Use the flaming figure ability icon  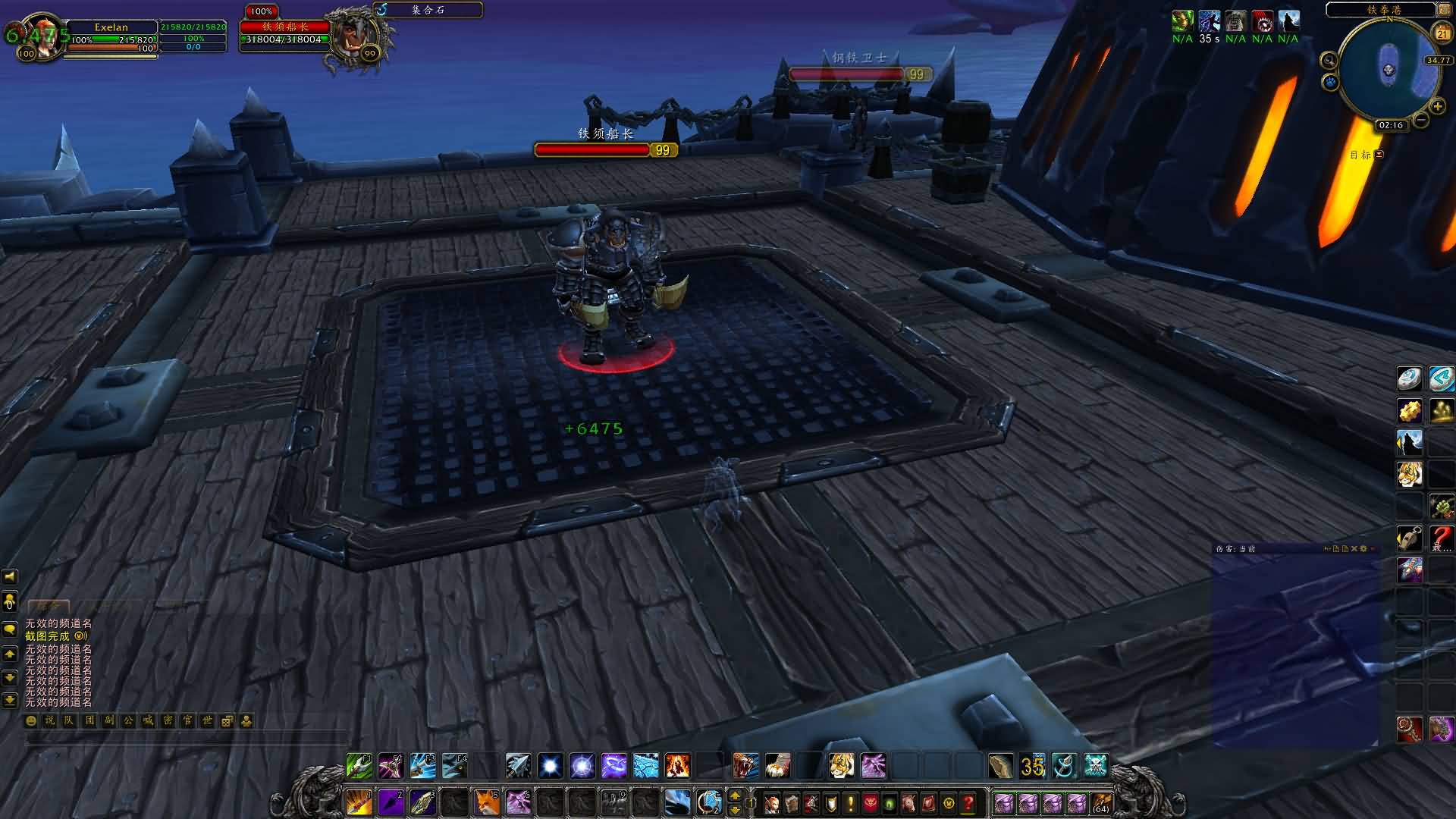pos(678,766)
